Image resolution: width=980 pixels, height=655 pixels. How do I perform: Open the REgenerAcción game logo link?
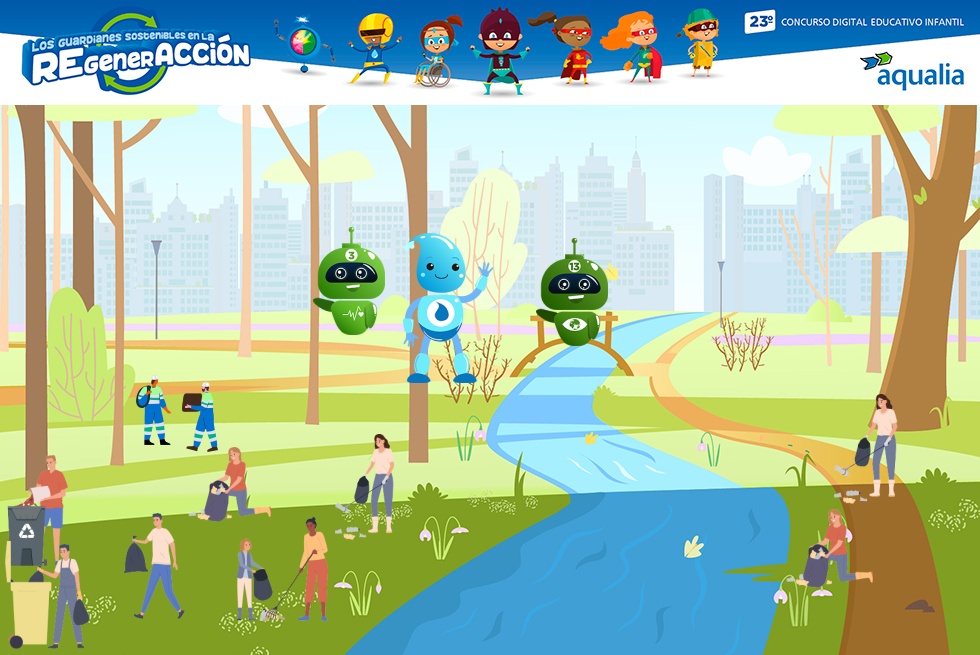point(136,54)
